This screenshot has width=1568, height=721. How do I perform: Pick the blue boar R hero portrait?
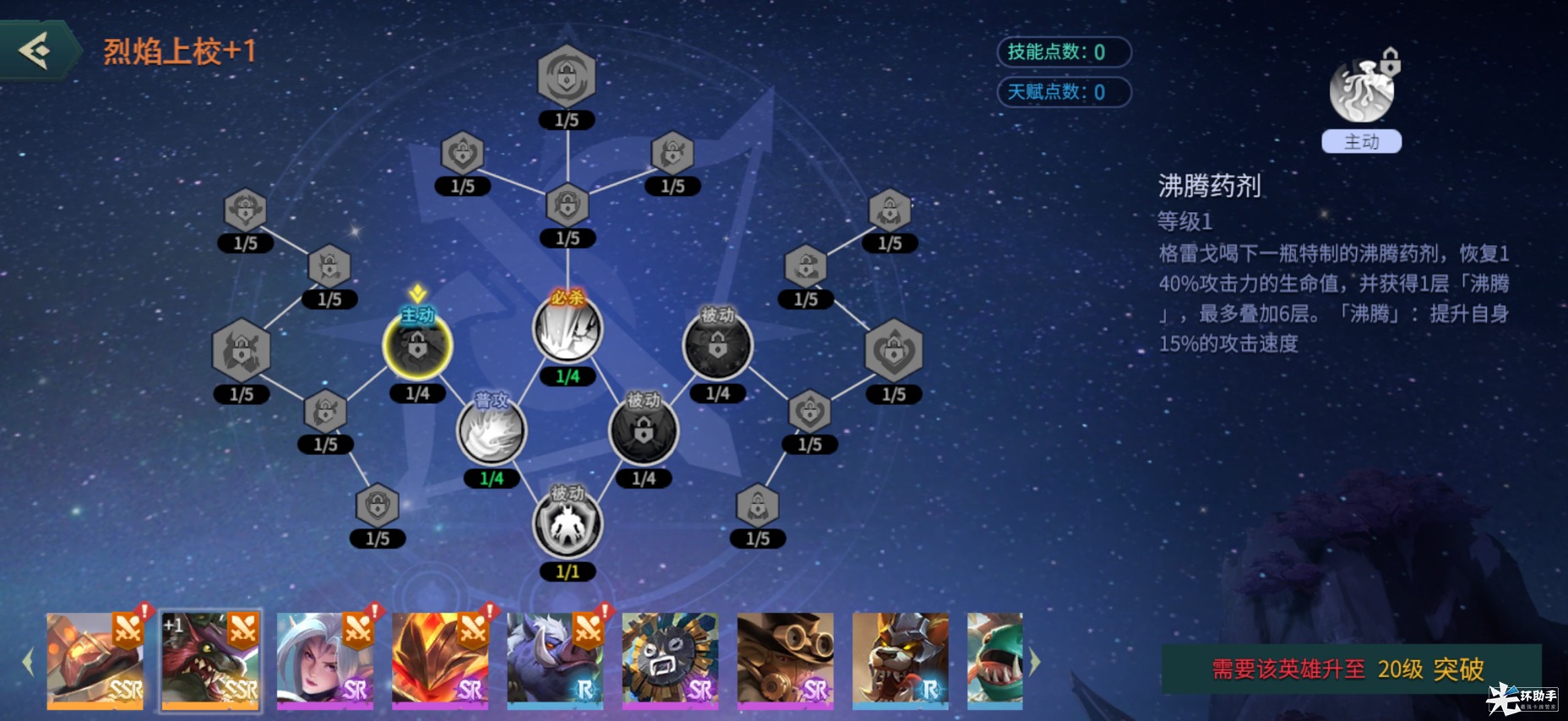coord(555,660)
